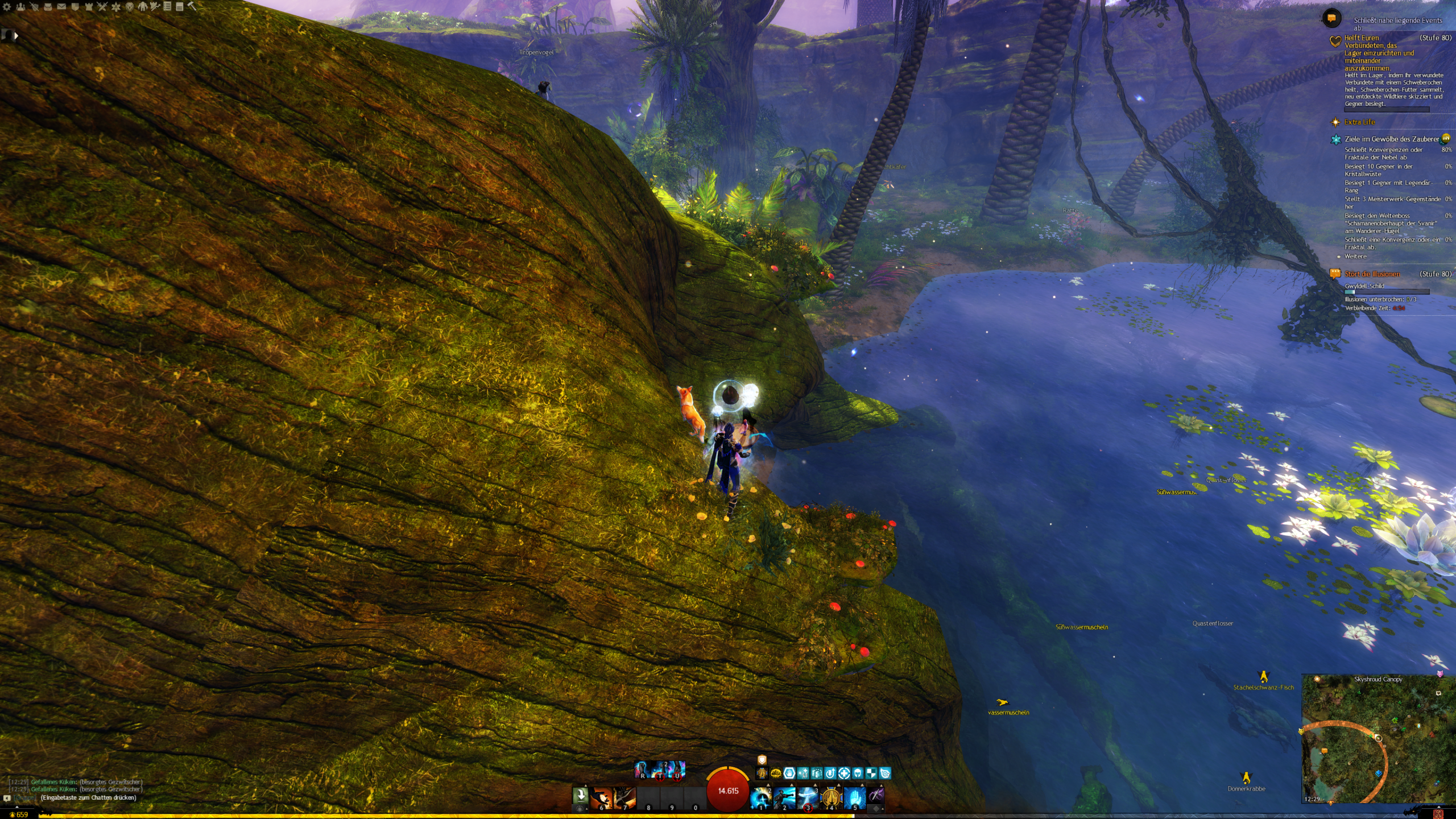
Task: Open the mail envelope icon
Action: coord(61,7)
